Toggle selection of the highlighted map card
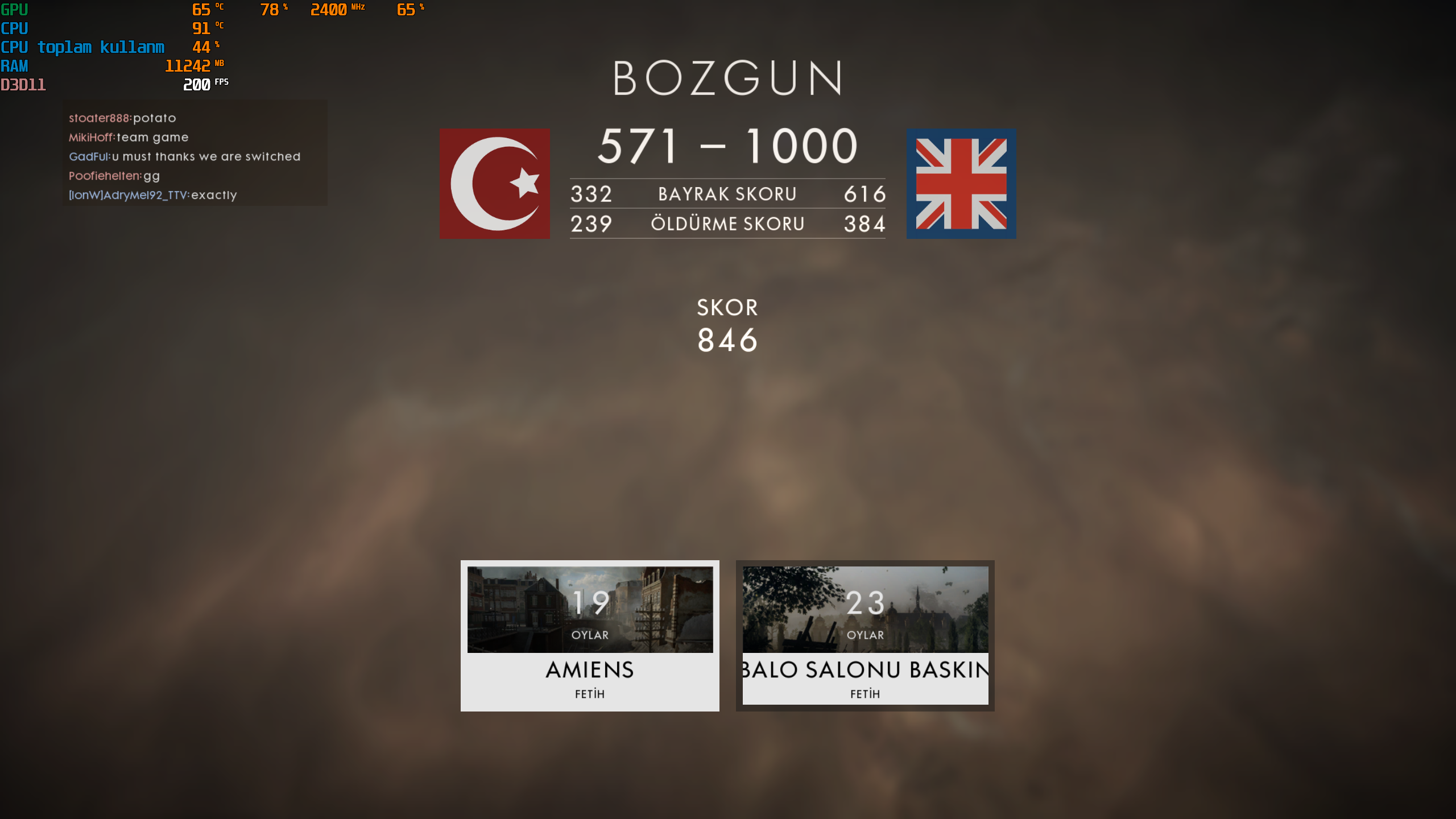The width and height of the screenshot is (1456, 819). [864, 635]
